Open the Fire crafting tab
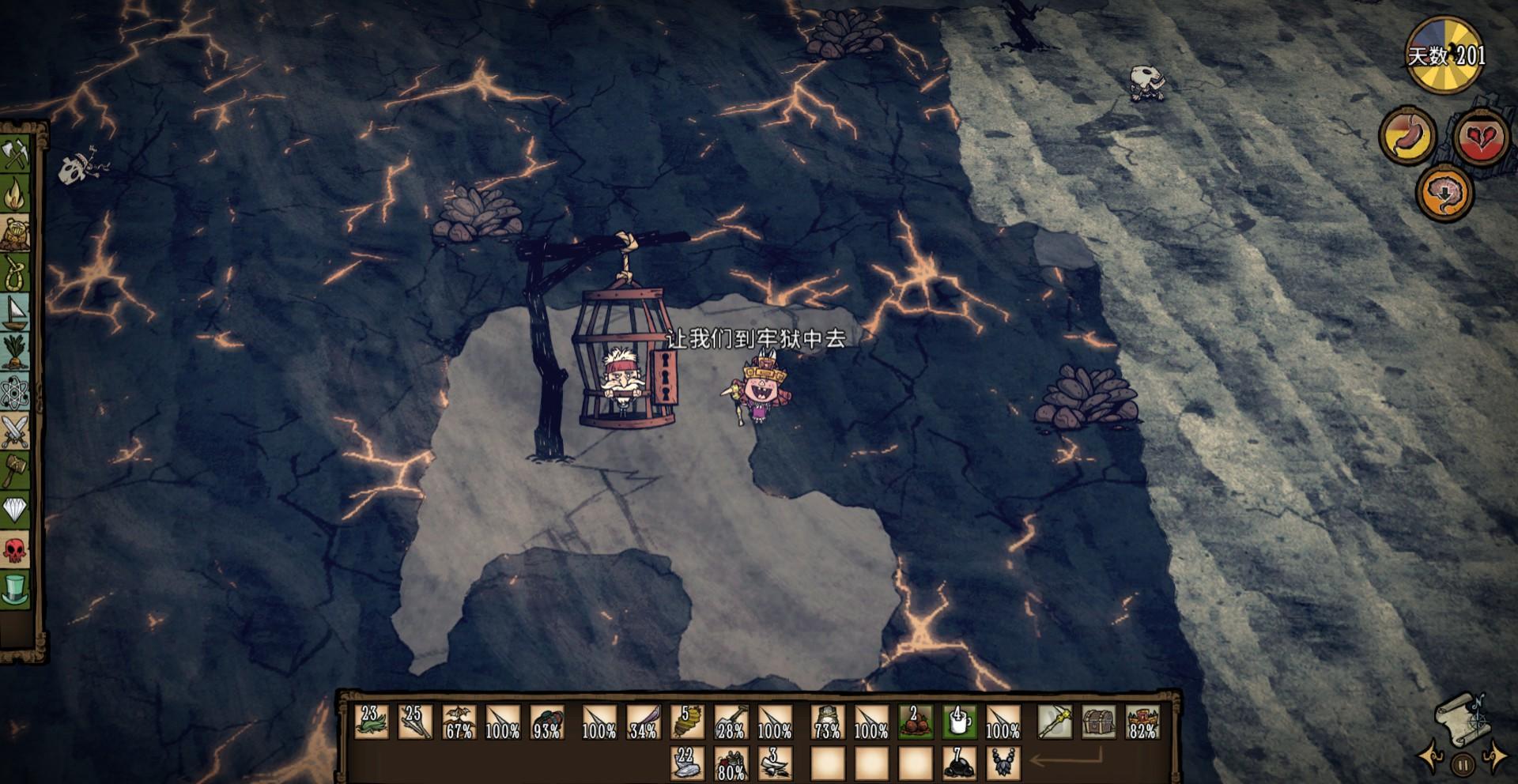This screenshot has height=784, width=1518. (15, 194)
